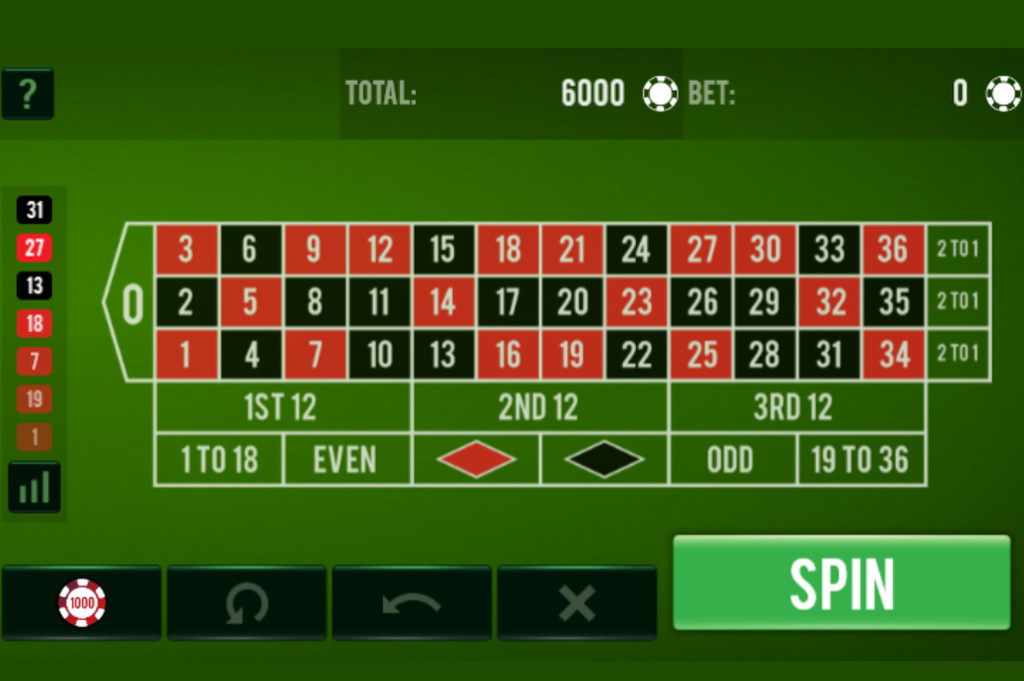Place a bet on the 0 field
Screen dimensions: 1024x681
click(132, 302)
